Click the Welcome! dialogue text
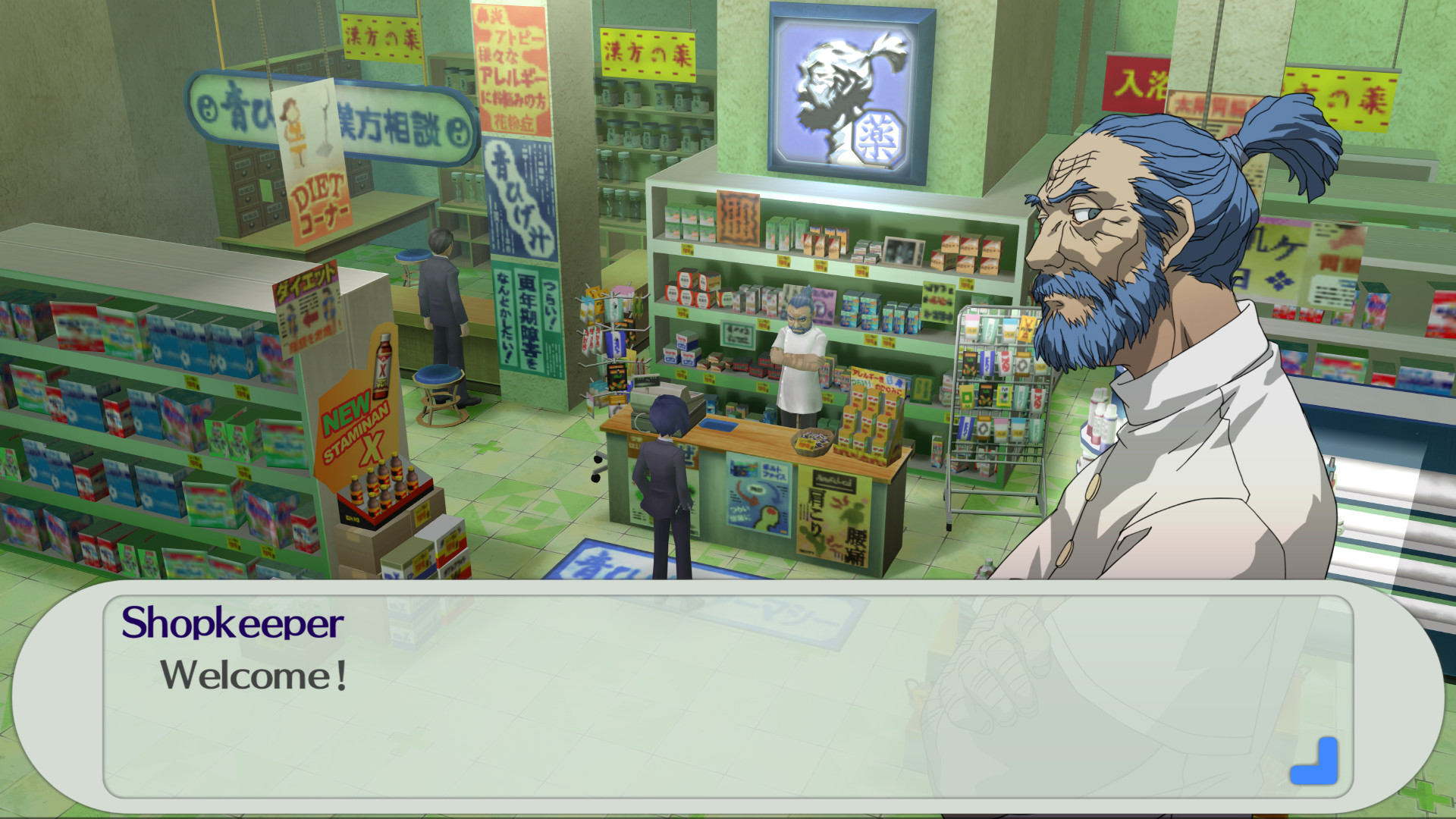The image size is (1456, 819). (258, 673)
